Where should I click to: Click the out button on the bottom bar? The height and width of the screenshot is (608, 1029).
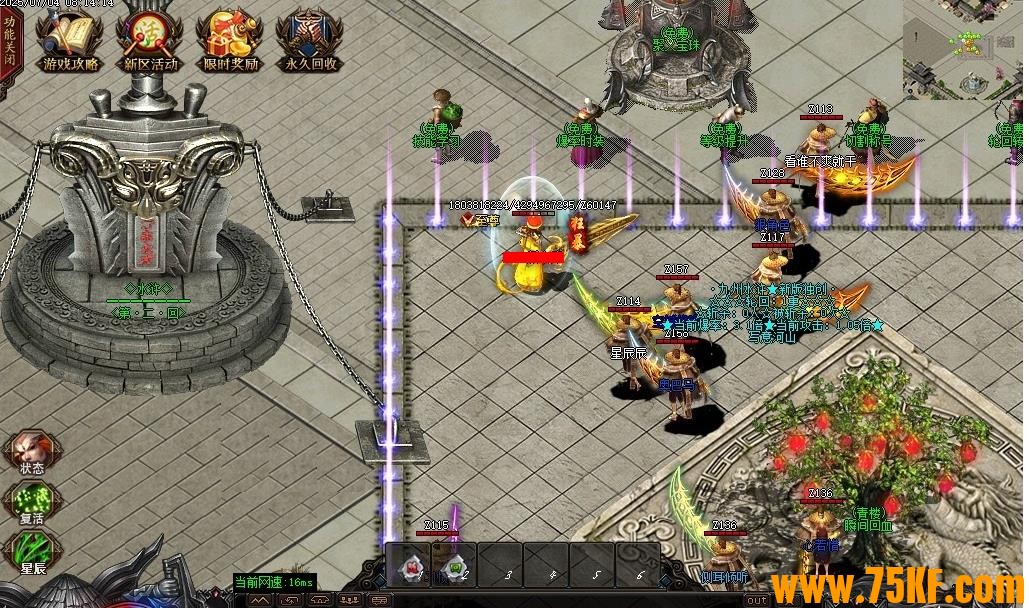point(757,600)
